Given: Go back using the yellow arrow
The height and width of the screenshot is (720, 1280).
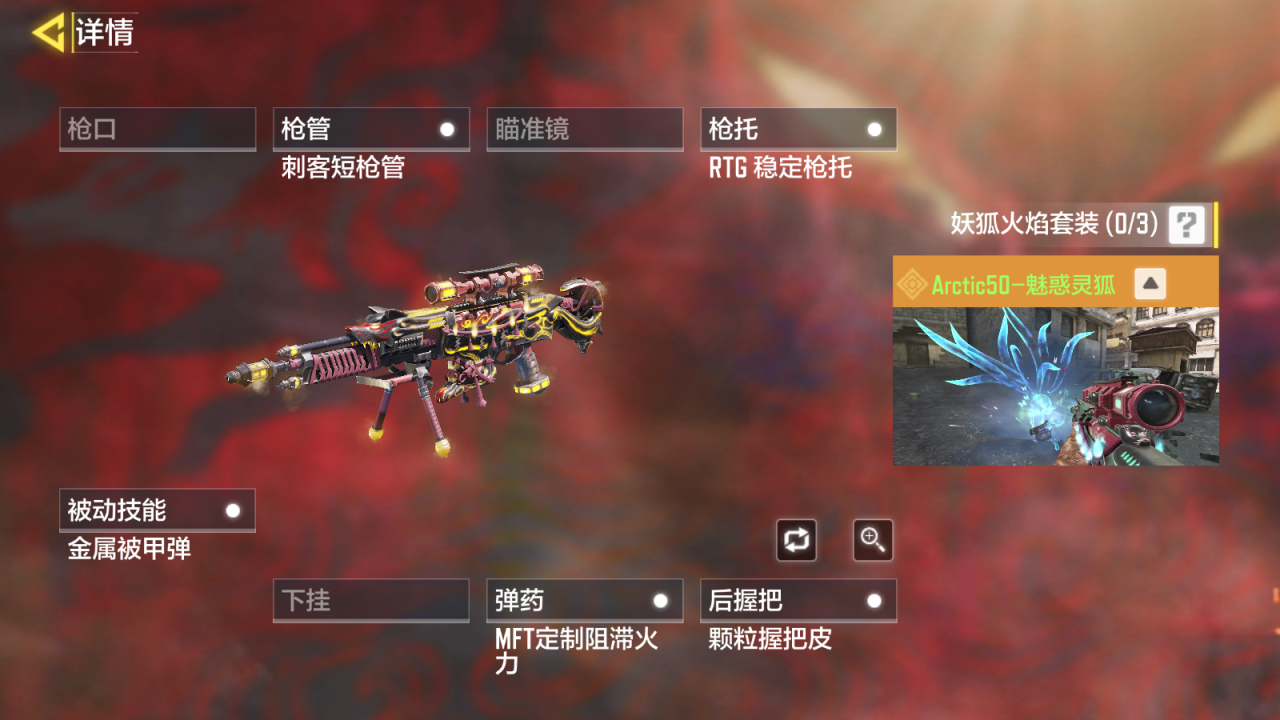Looking at the screenshot, I should click(47, 32).
